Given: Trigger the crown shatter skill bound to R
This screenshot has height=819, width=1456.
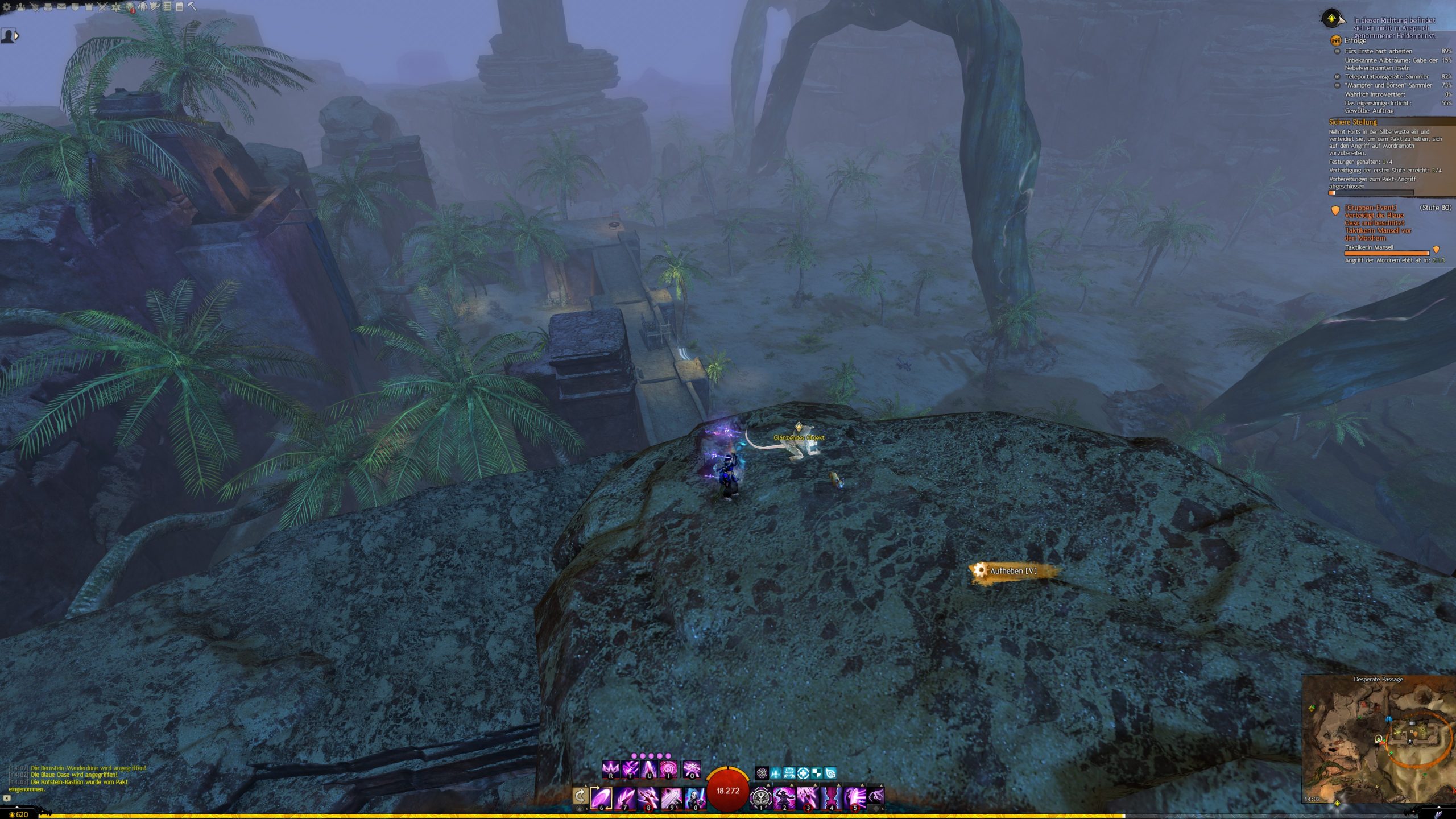Looking at the screenshot, I should click(610, 770).
